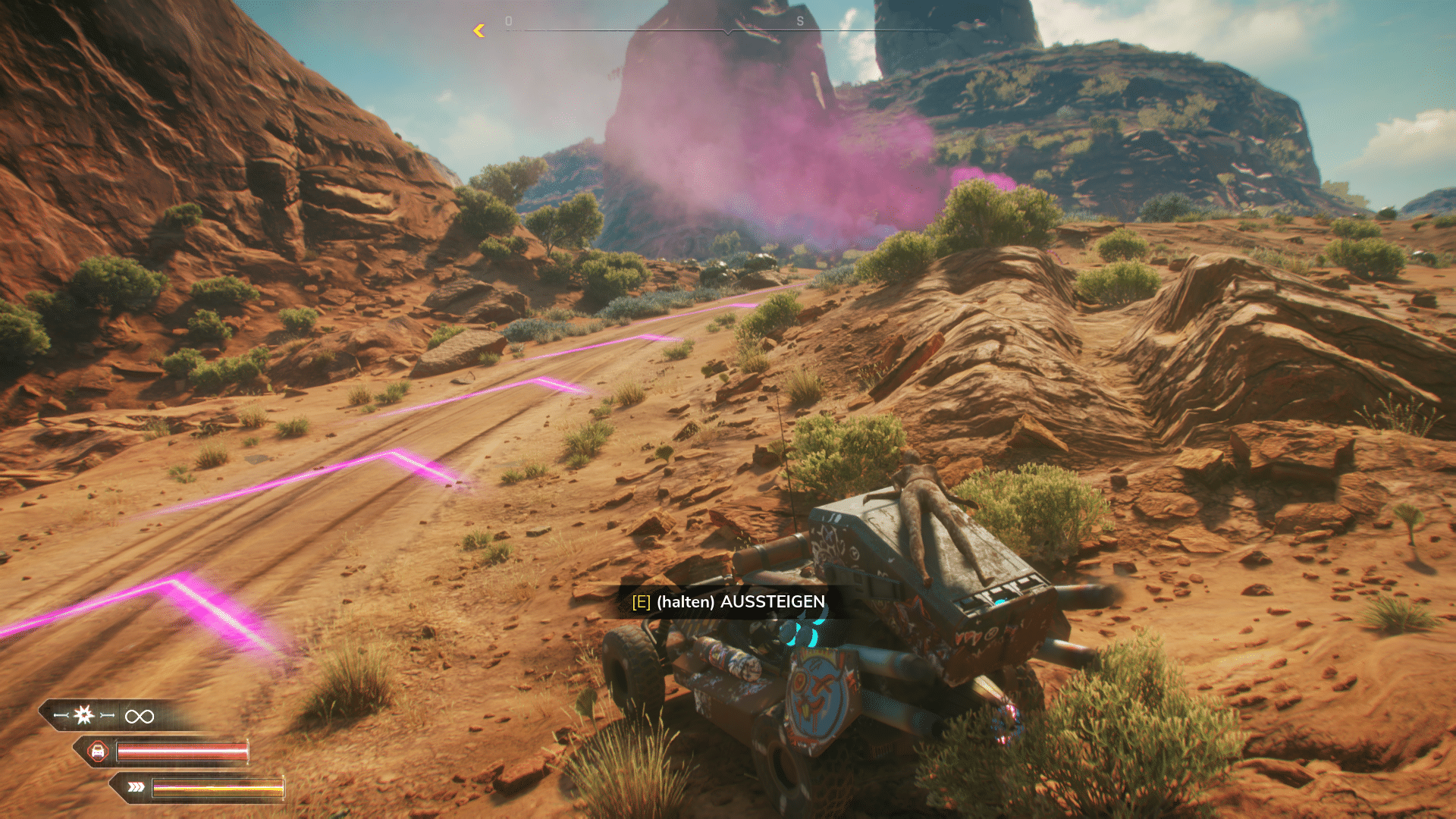Activate the boost chevrons icon
1456x819 pixels.
(x=136, y=787)
